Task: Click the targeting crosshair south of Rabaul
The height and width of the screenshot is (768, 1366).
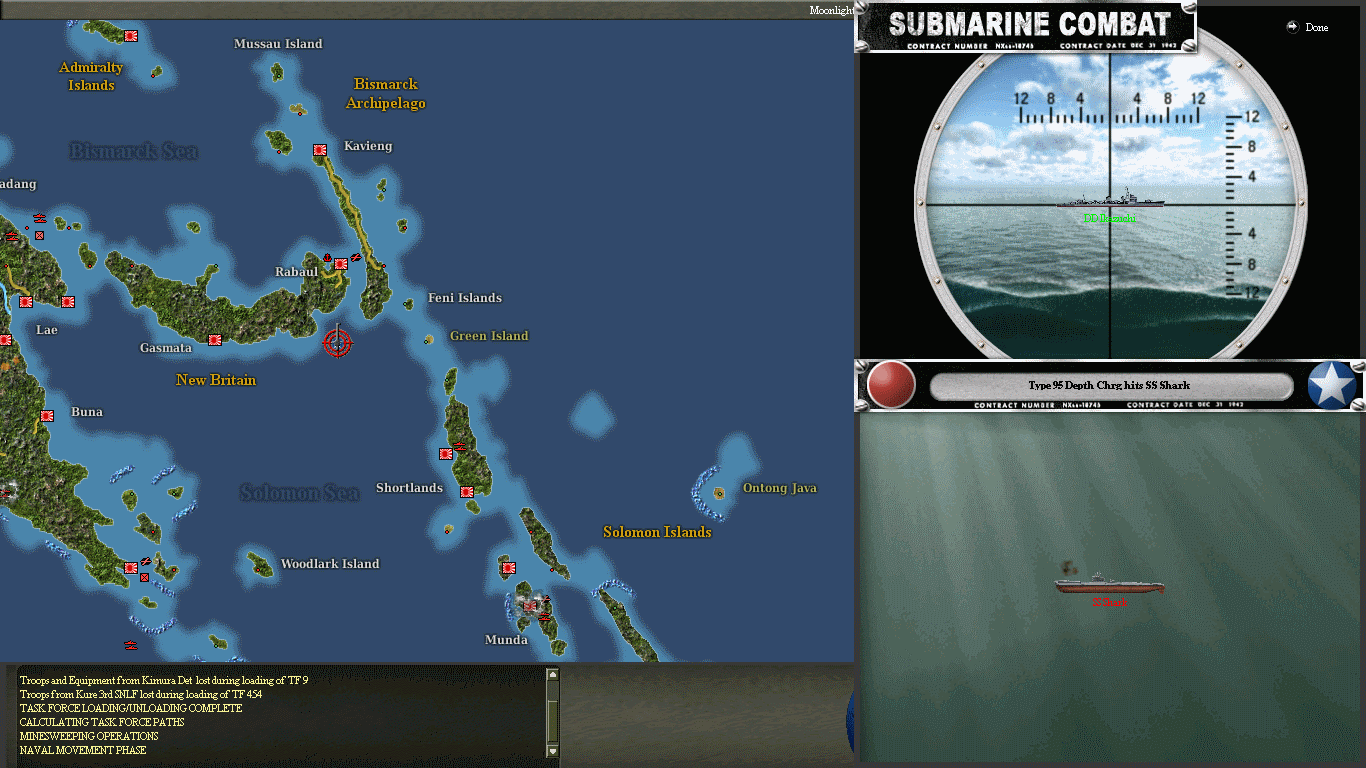Action: tap(338, 342)
